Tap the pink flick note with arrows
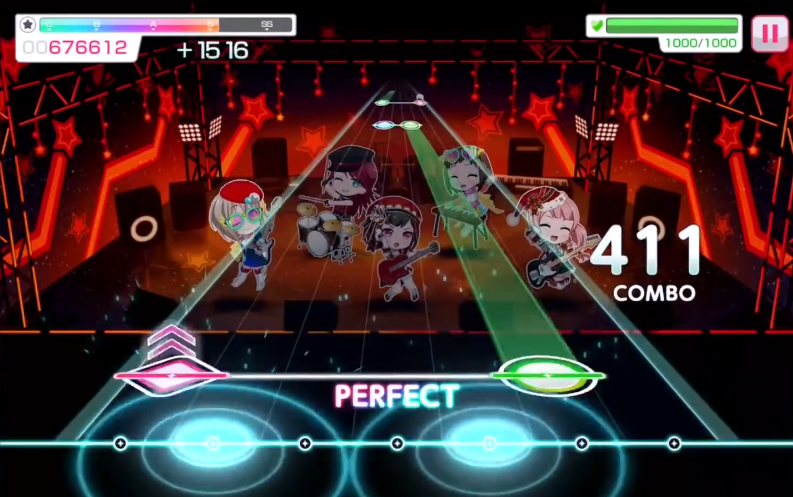Viewport: 793px width, 497px height. pos(171,374)
